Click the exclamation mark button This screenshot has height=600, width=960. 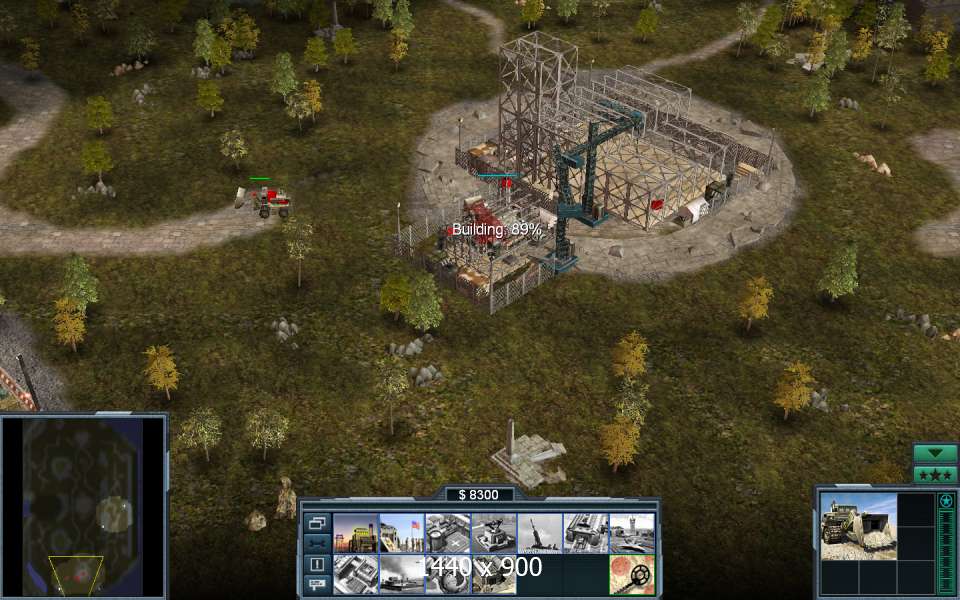tap(317, 564)
